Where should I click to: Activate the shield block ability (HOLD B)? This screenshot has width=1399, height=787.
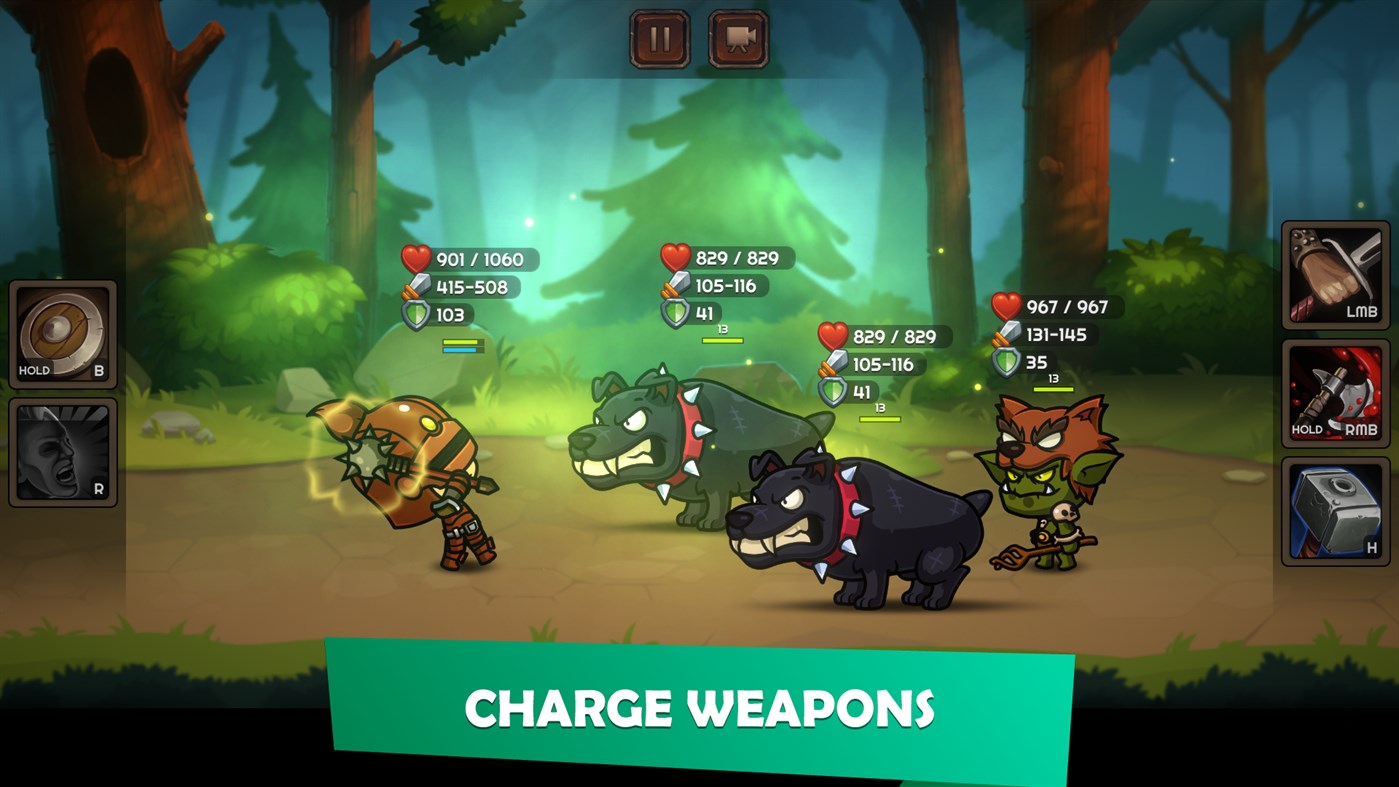[62, 335]
